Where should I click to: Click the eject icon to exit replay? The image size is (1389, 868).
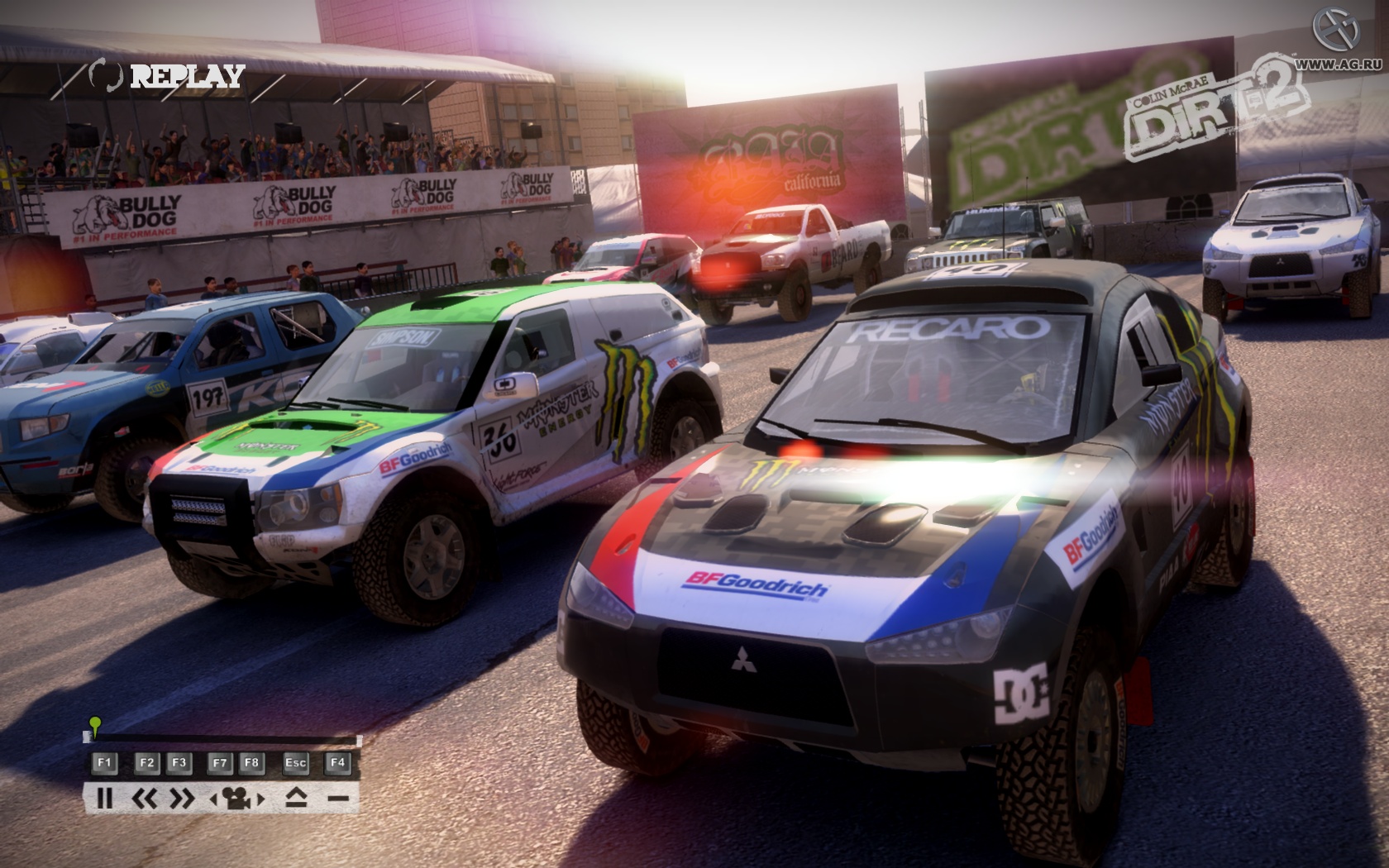tap(296, 799)
